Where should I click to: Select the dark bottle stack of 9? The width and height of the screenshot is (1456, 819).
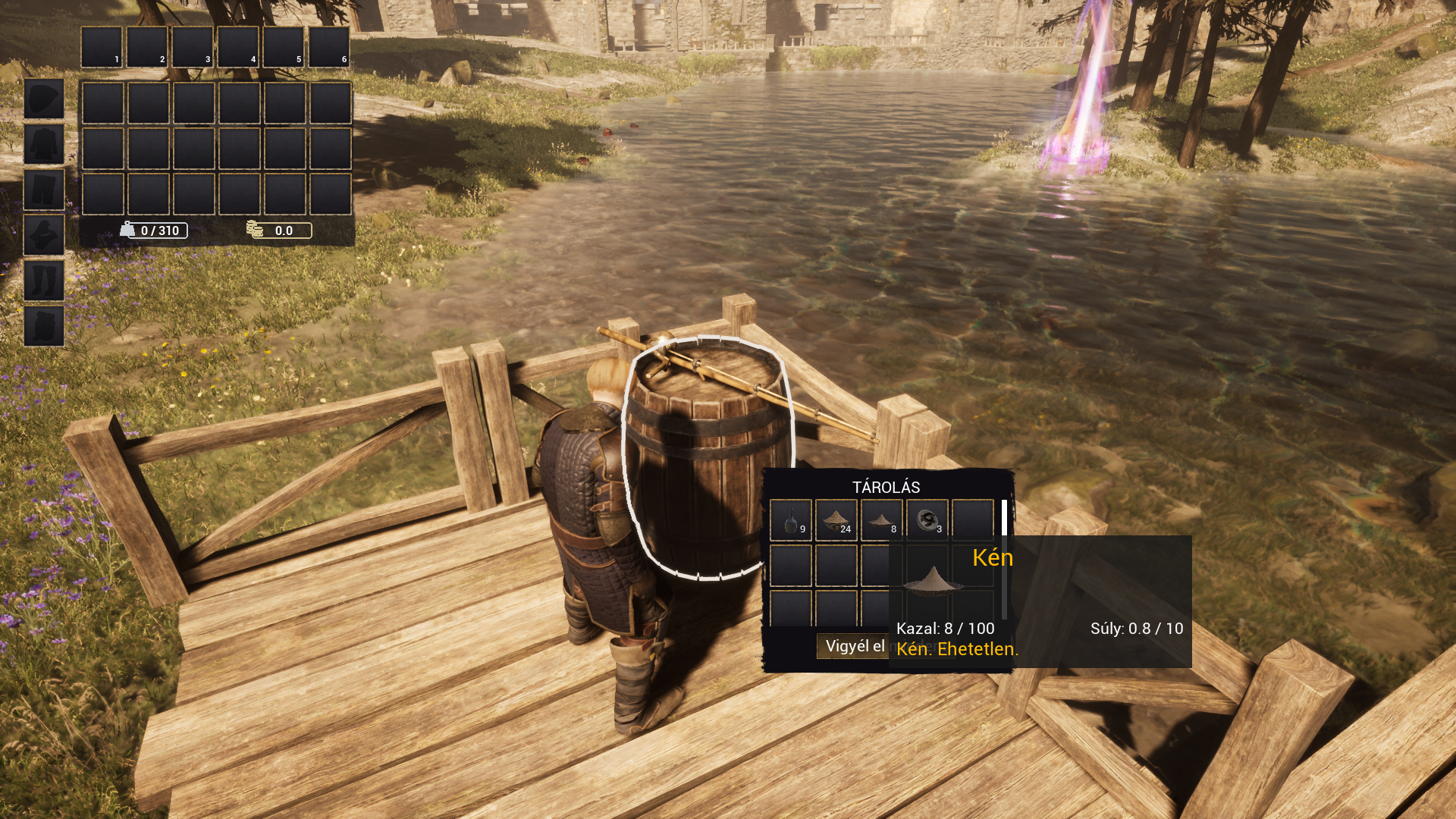tap(791, 520)
